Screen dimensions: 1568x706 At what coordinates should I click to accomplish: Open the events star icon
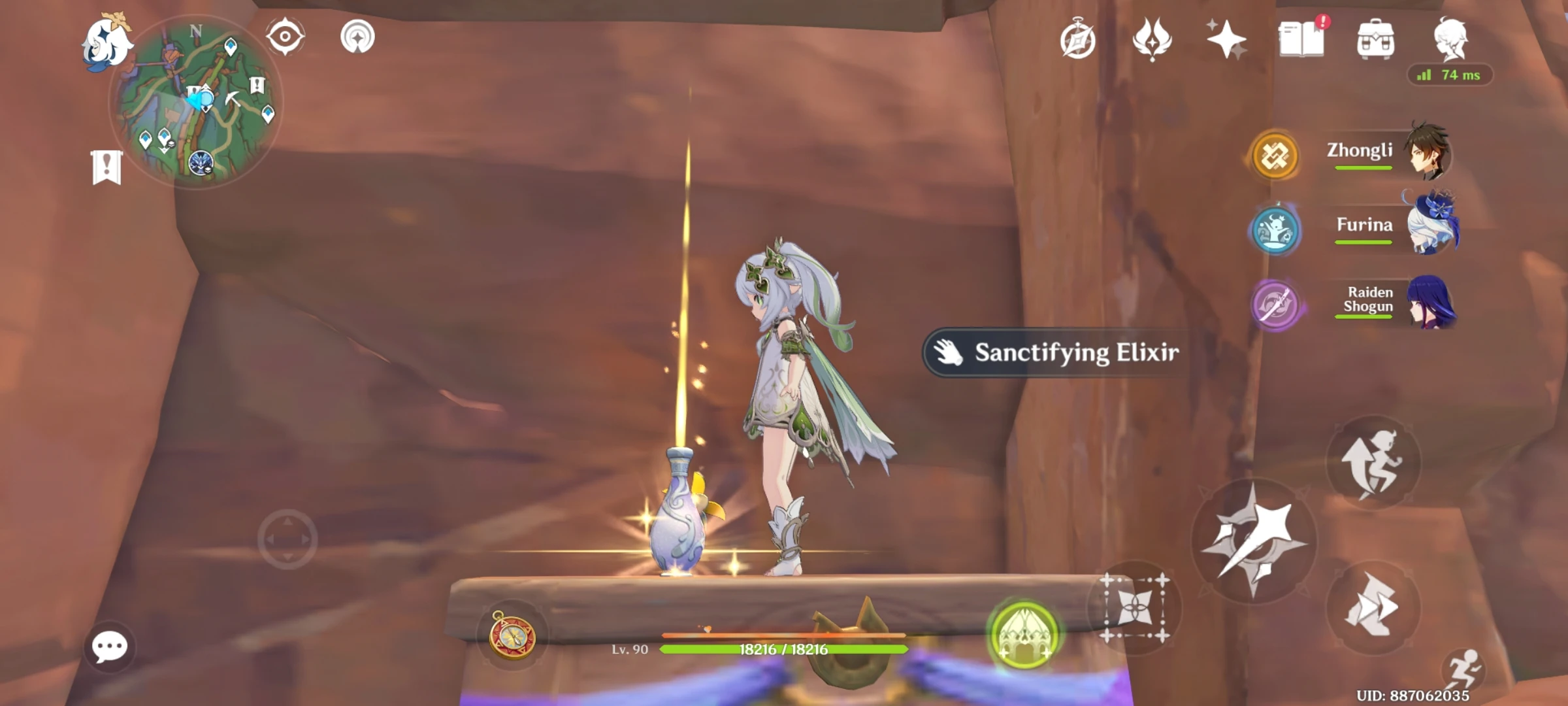(1227, 39)
